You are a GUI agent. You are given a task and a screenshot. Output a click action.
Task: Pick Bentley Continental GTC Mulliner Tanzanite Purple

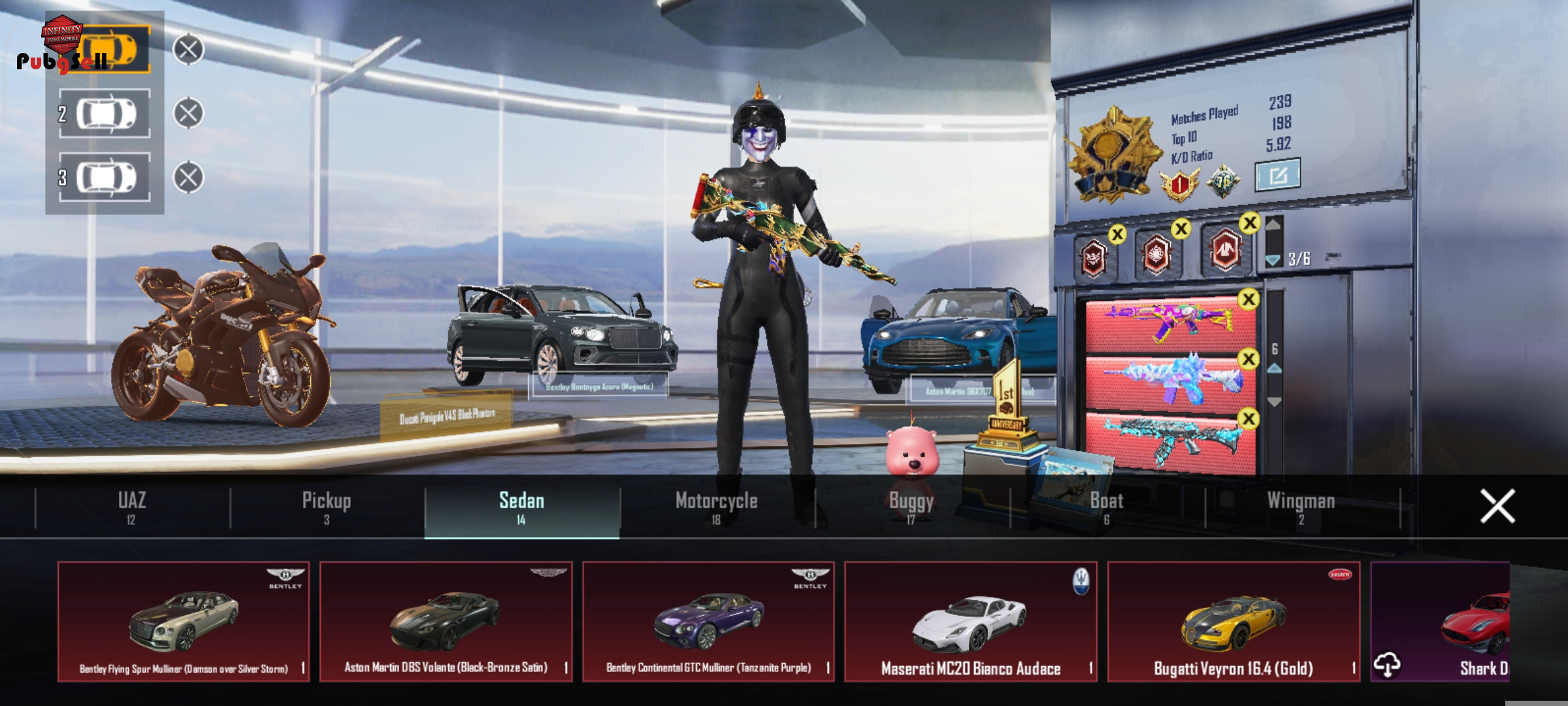pos(708,621)
